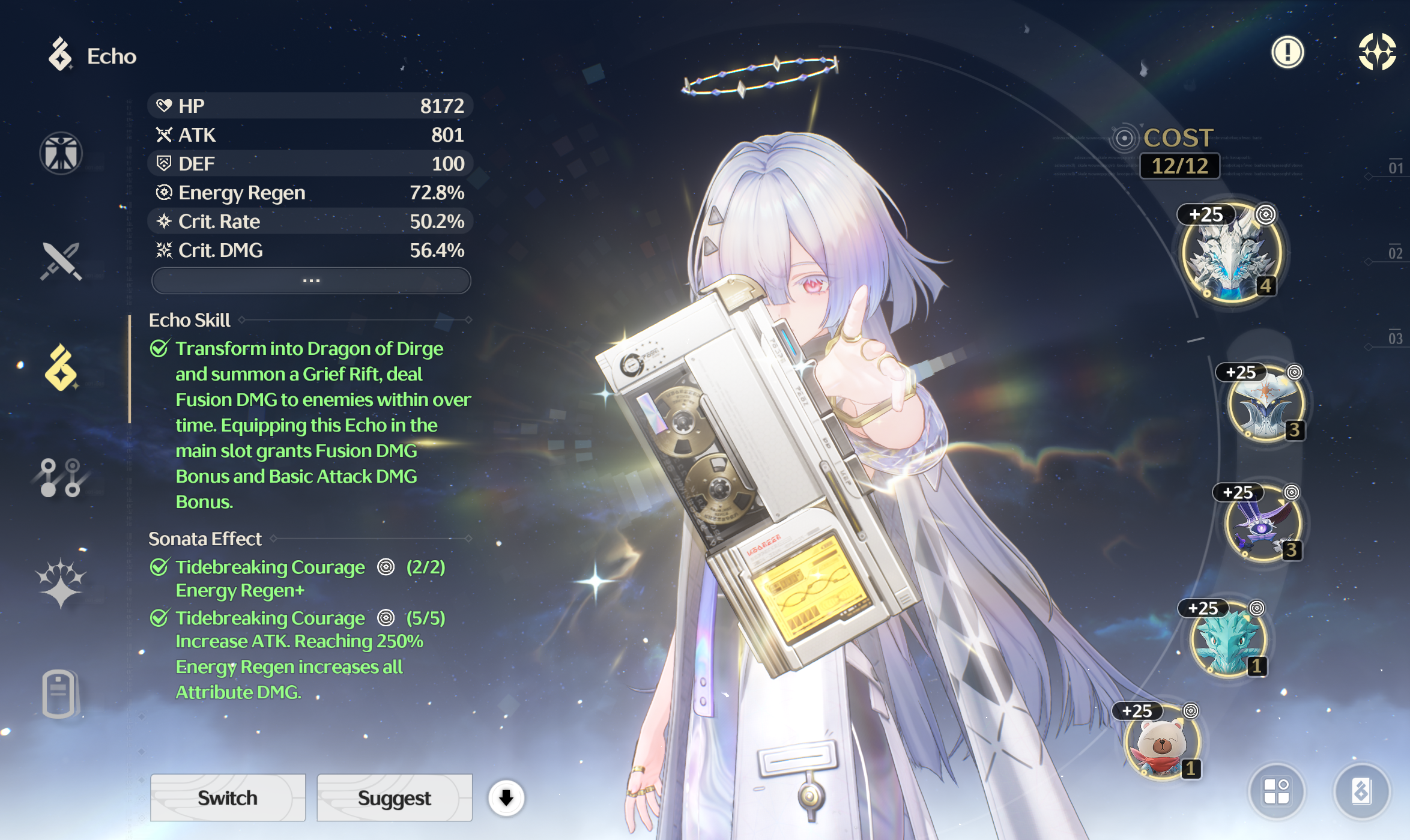
Task: Expand the full stats list with the ellipsis bar
Action: [x=311, y=280]
